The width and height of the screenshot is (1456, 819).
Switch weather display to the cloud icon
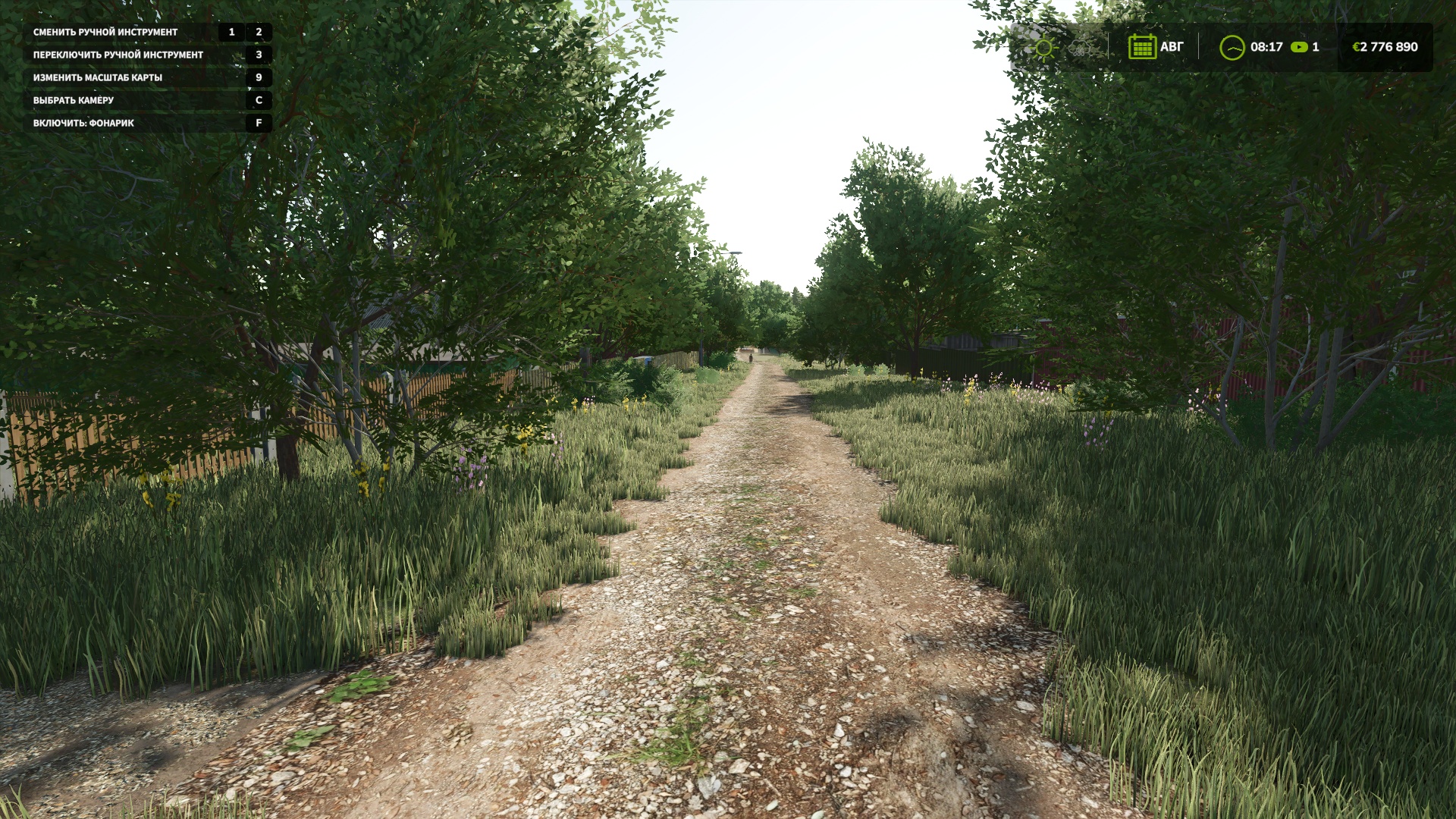coord(1081,49)
